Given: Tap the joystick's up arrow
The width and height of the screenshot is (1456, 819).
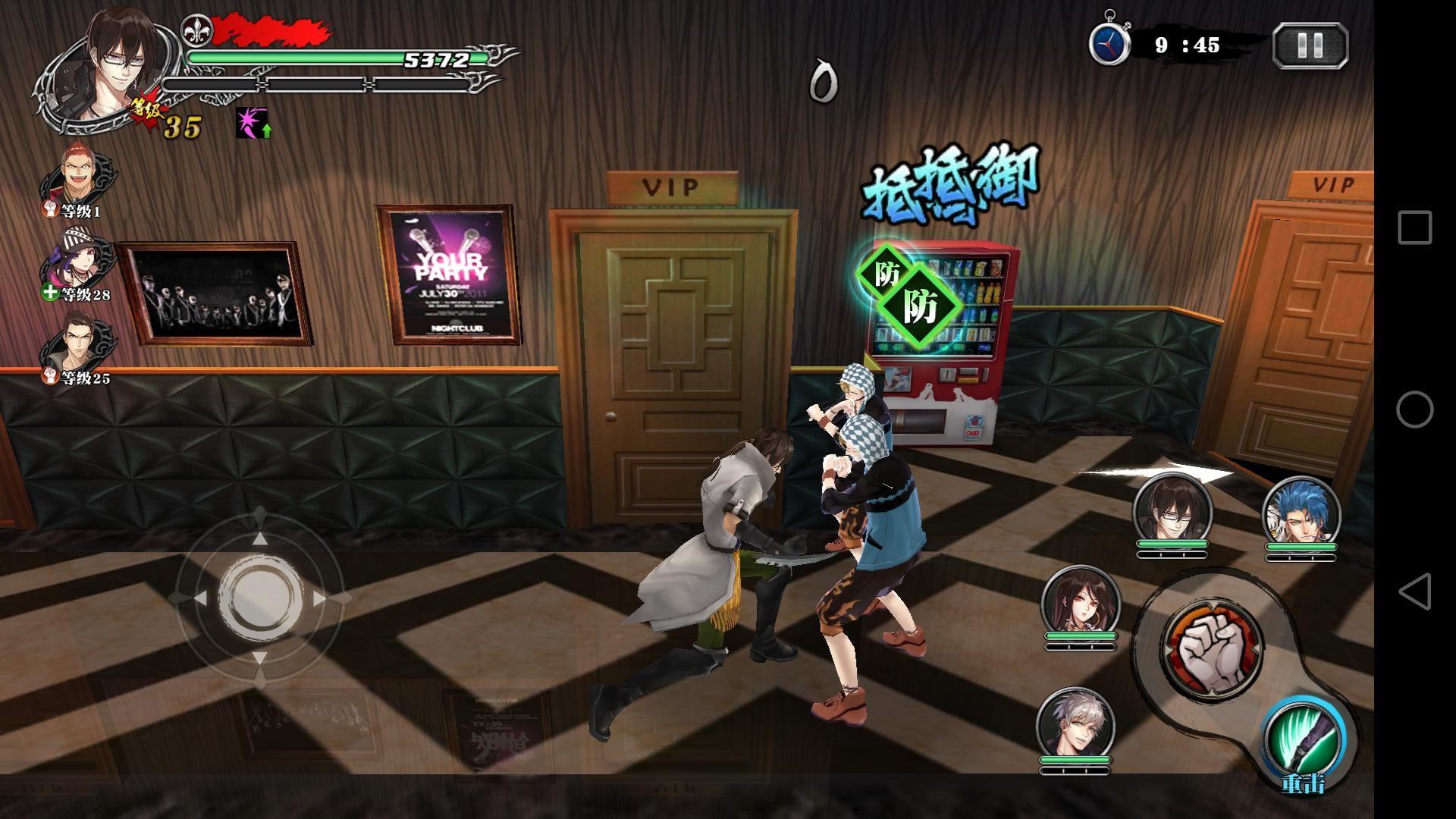Looking at the screenshot, I should click(259, 538).
